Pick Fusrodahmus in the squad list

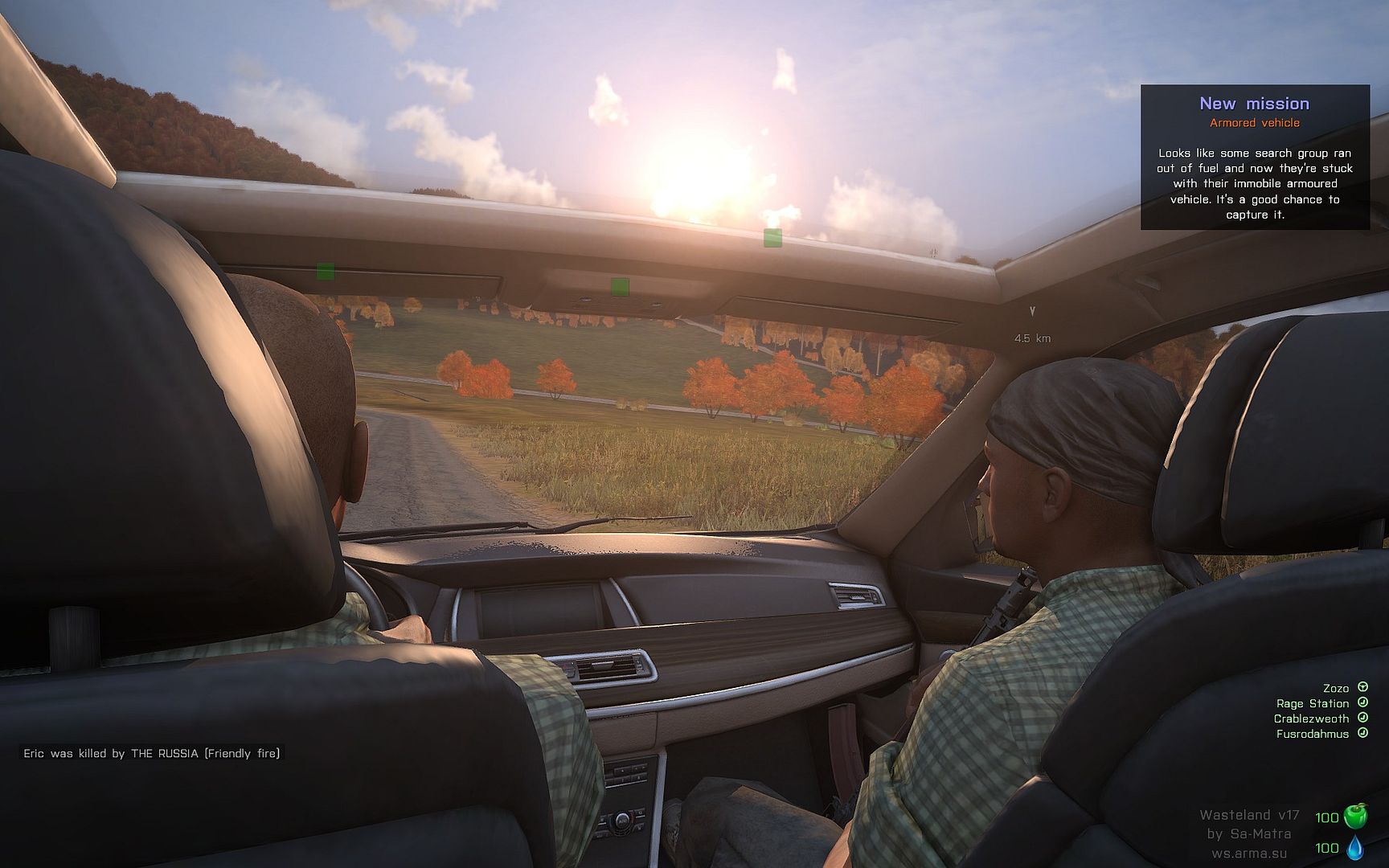pos(1313,734)
